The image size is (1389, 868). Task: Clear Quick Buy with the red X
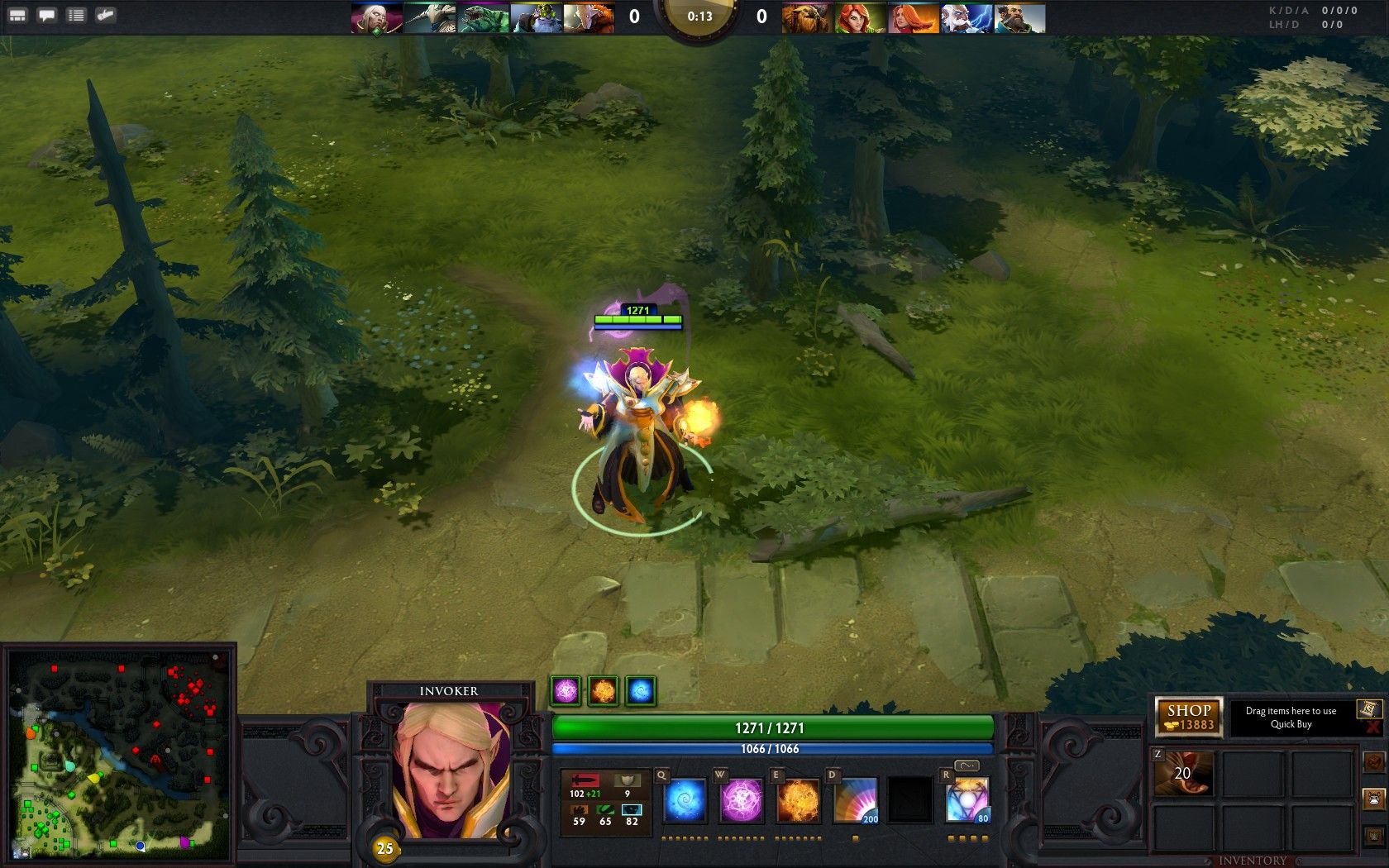click(1373, 727)
